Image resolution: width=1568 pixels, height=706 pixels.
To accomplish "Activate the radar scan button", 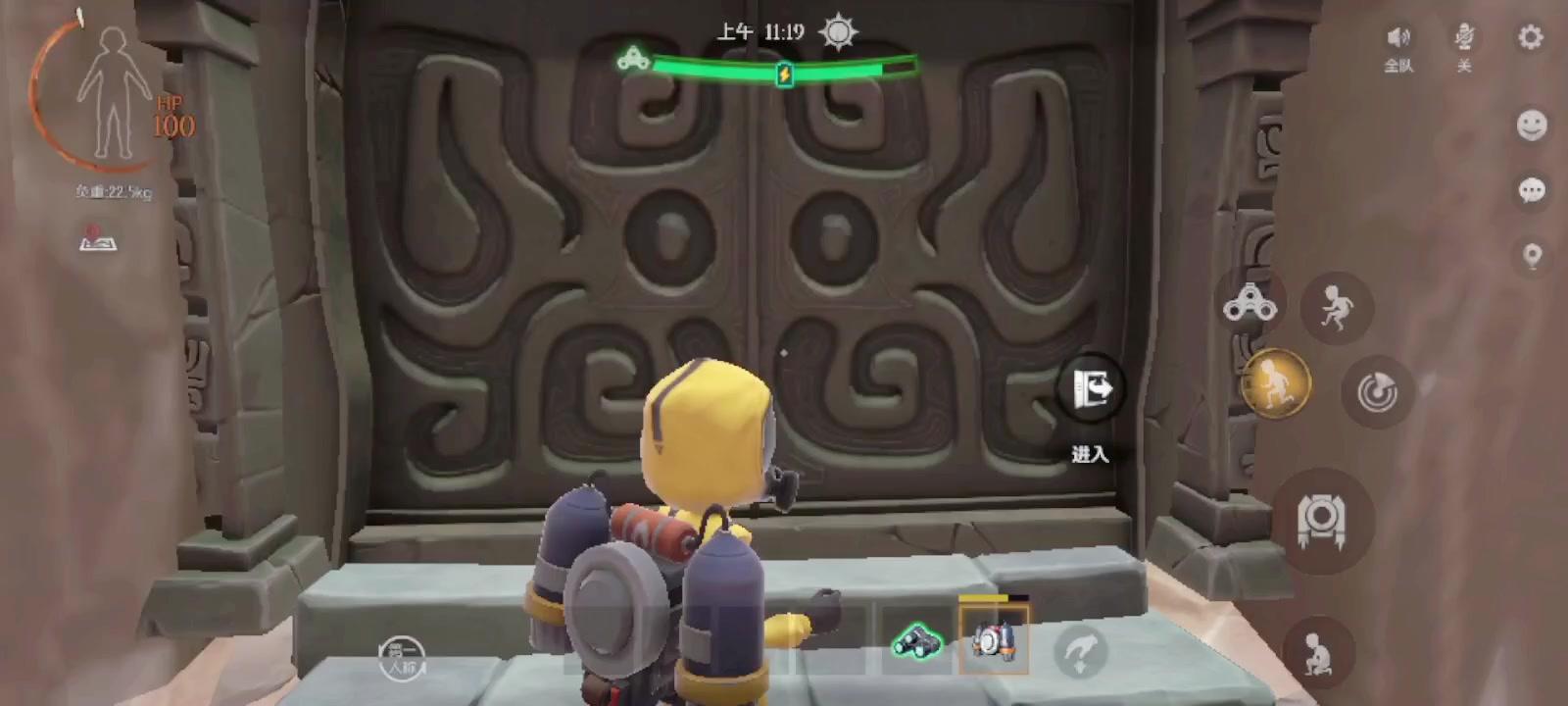I will pyautogui.click(x=1377, y=392).
